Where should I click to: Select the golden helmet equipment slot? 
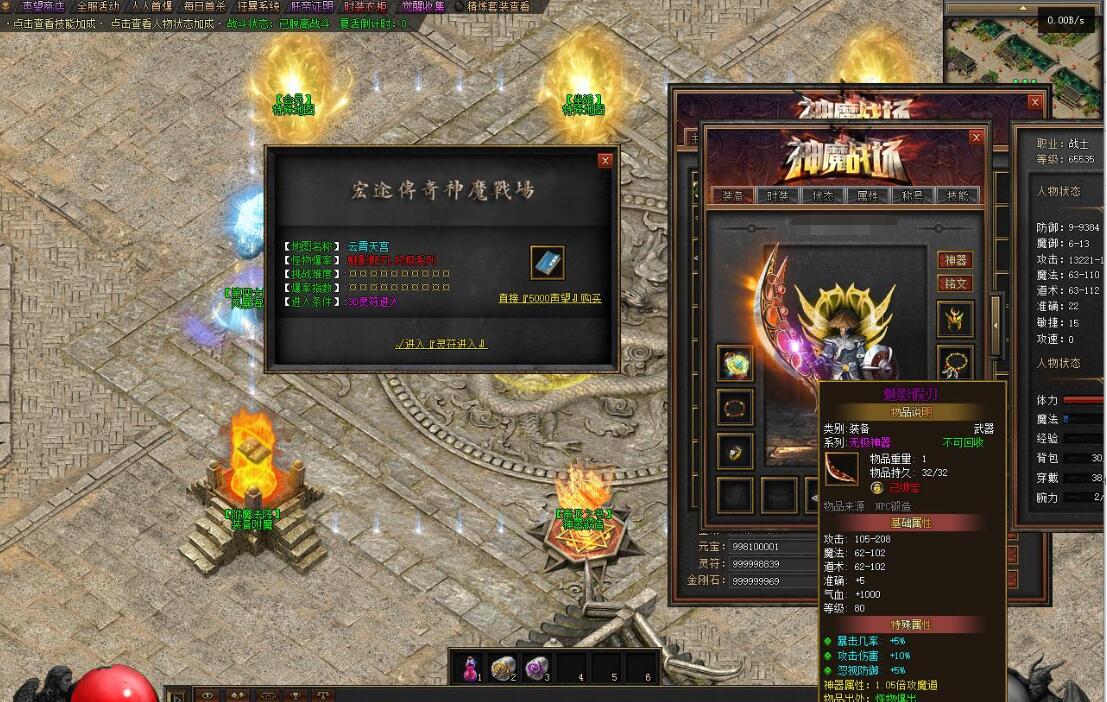[955, 320]
